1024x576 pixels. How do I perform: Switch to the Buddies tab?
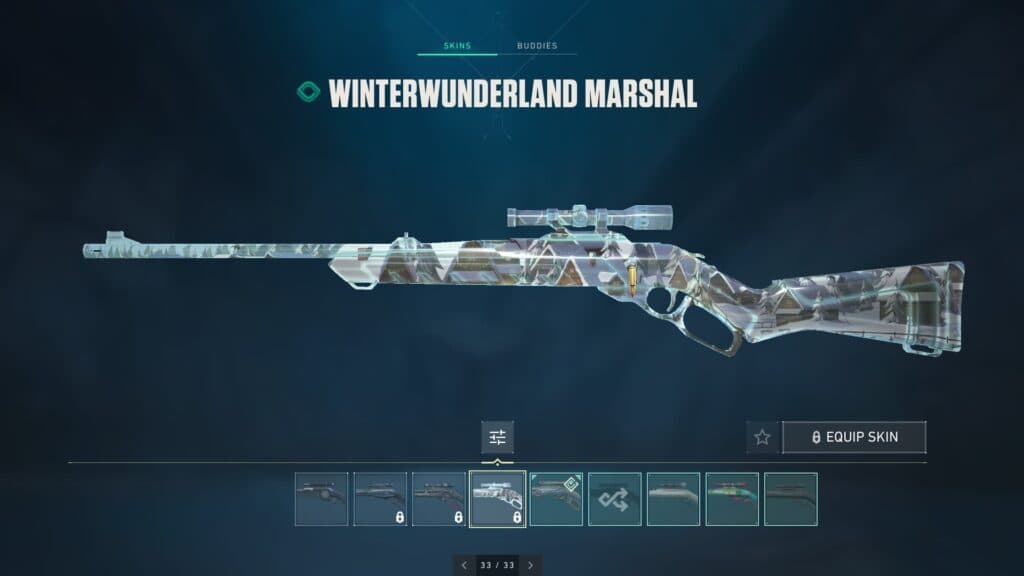[537, 46]
